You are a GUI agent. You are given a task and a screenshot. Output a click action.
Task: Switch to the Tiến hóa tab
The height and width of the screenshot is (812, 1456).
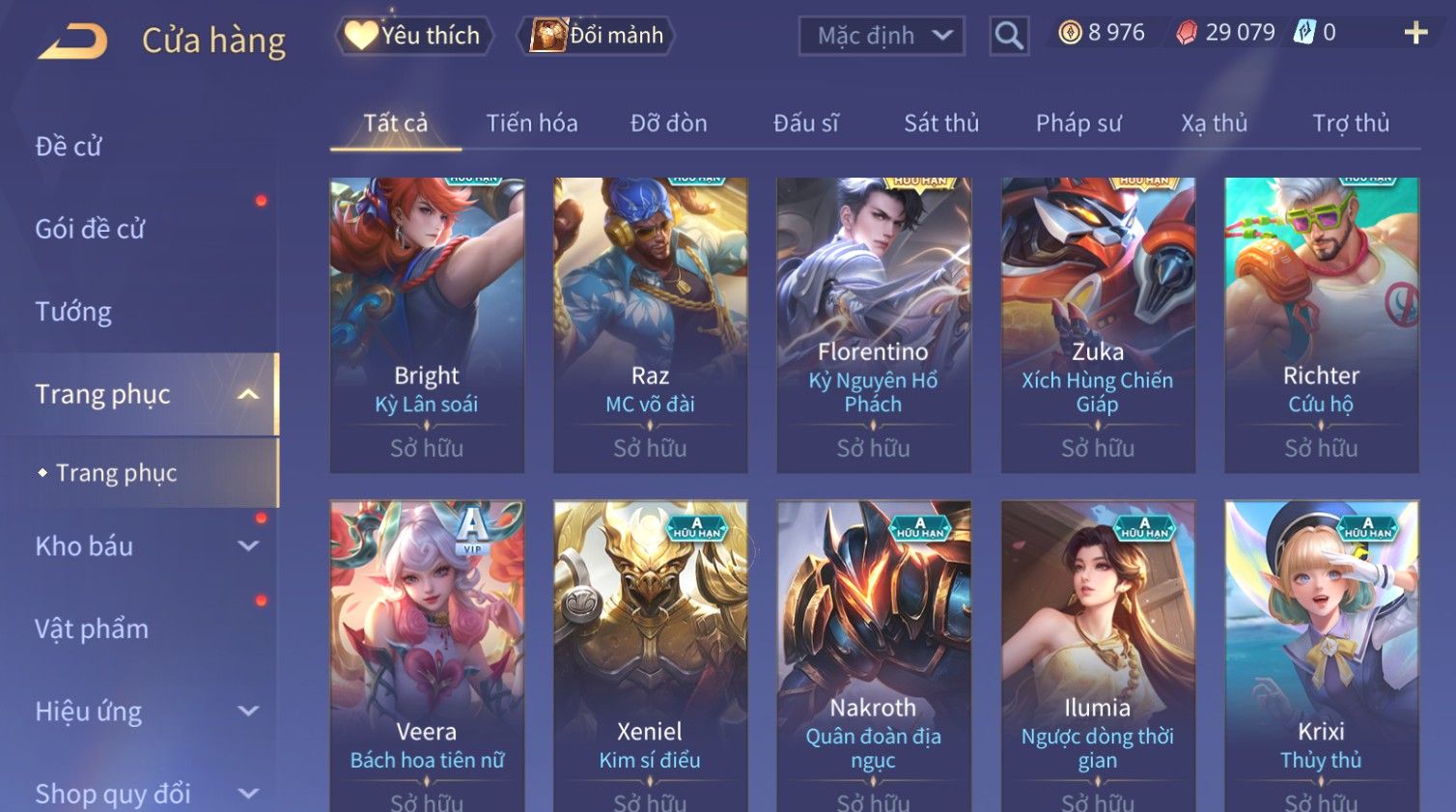pos(532,124)
